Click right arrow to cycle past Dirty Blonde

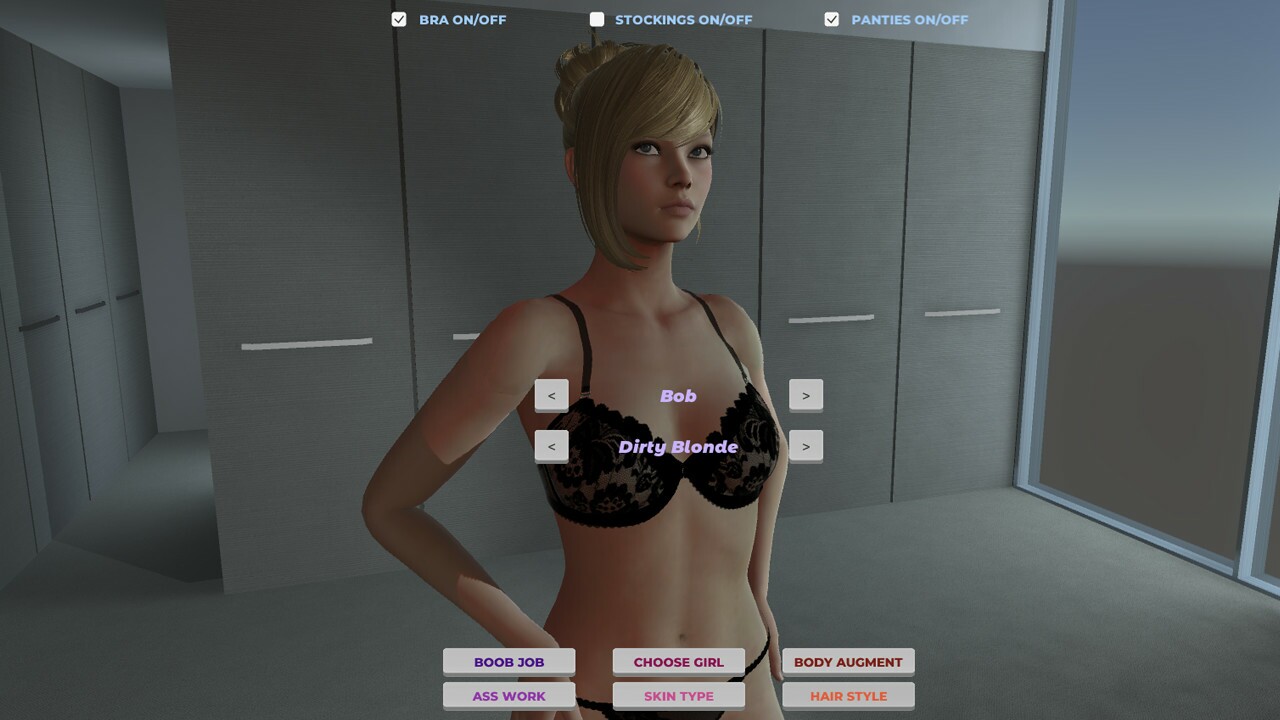(x=806, y=445)
